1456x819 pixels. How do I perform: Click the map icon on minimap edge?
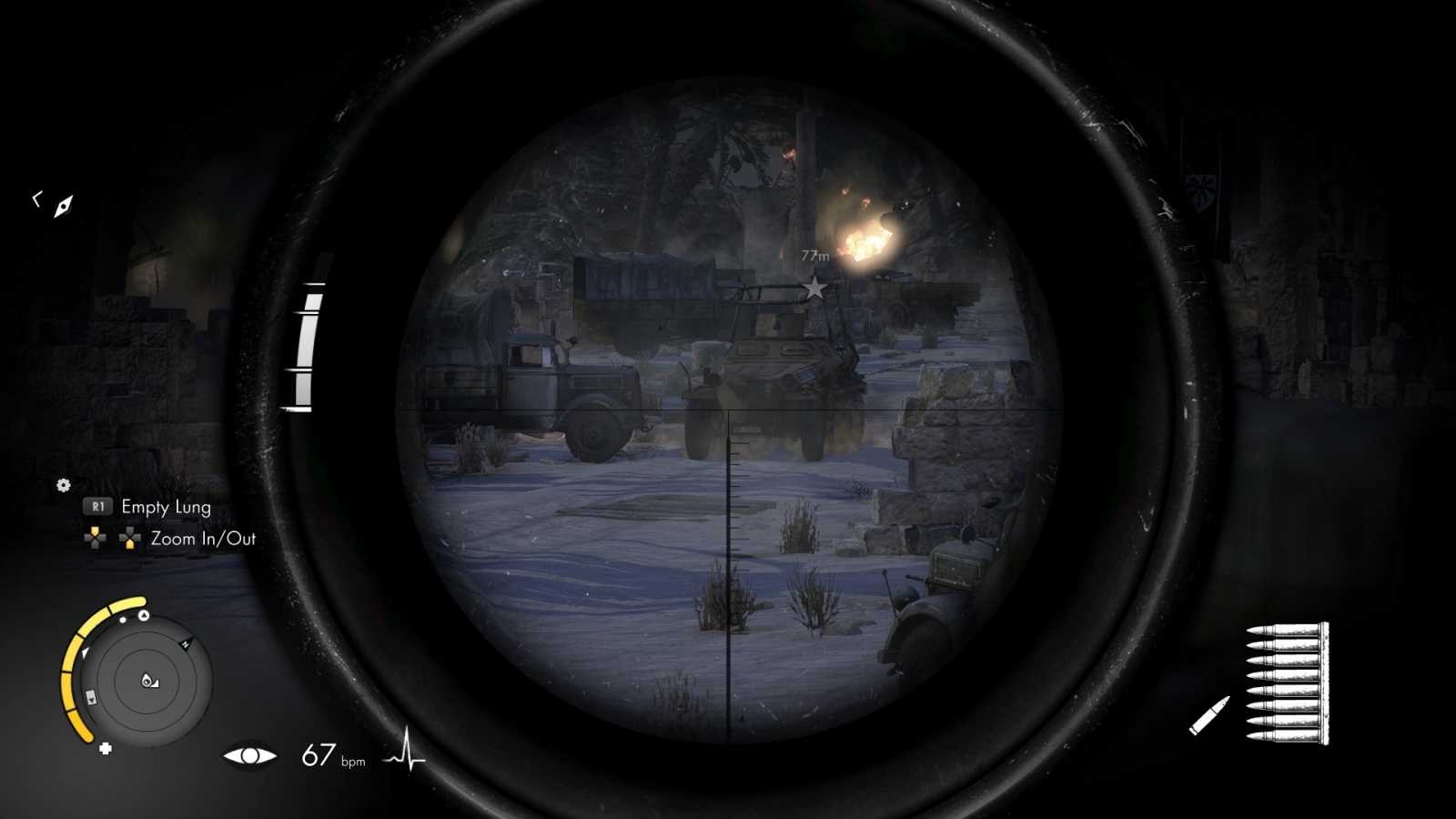pos(91,696)
